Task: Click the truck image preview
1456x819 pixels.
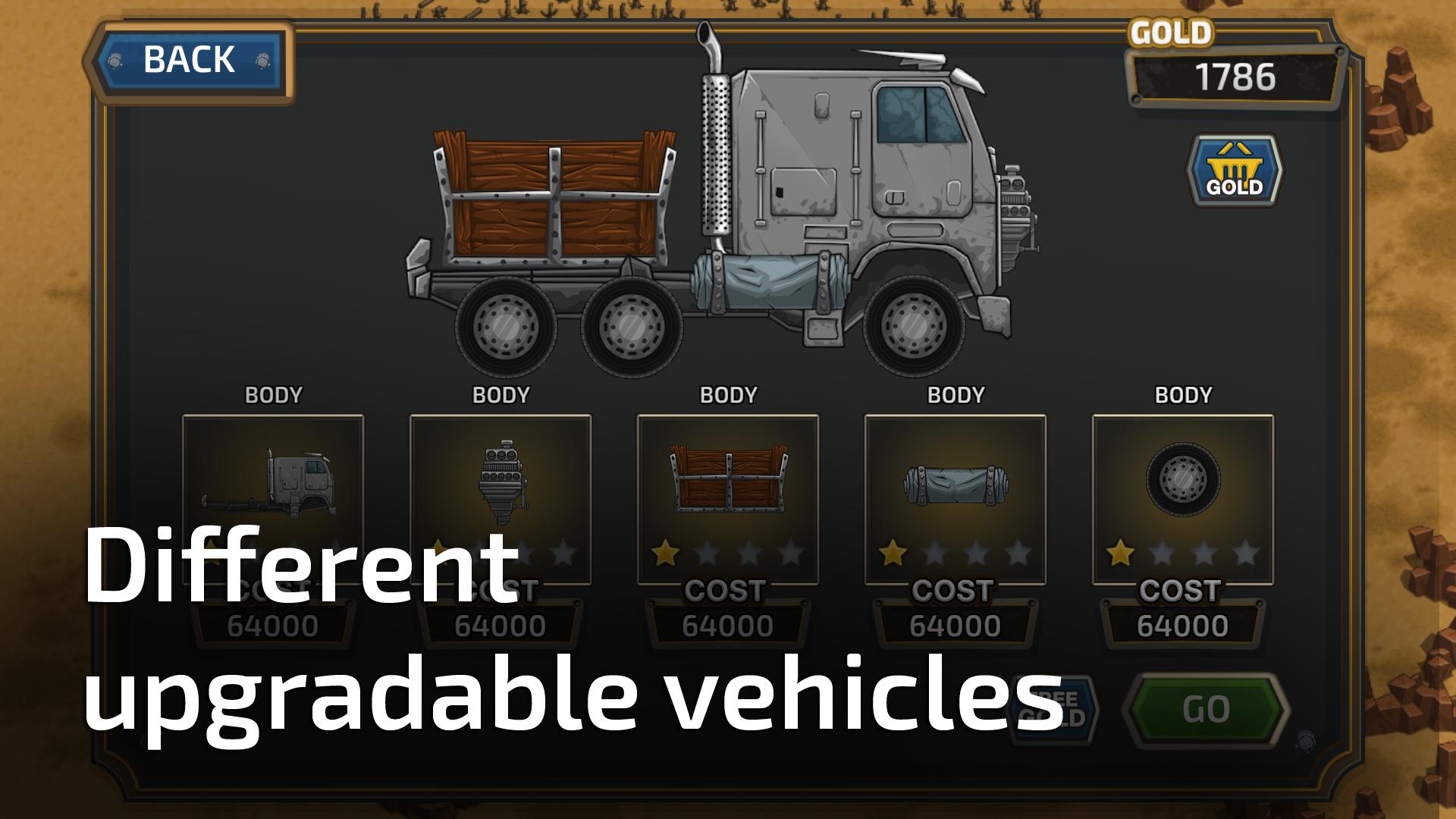Action: click(x=728, y=212)
